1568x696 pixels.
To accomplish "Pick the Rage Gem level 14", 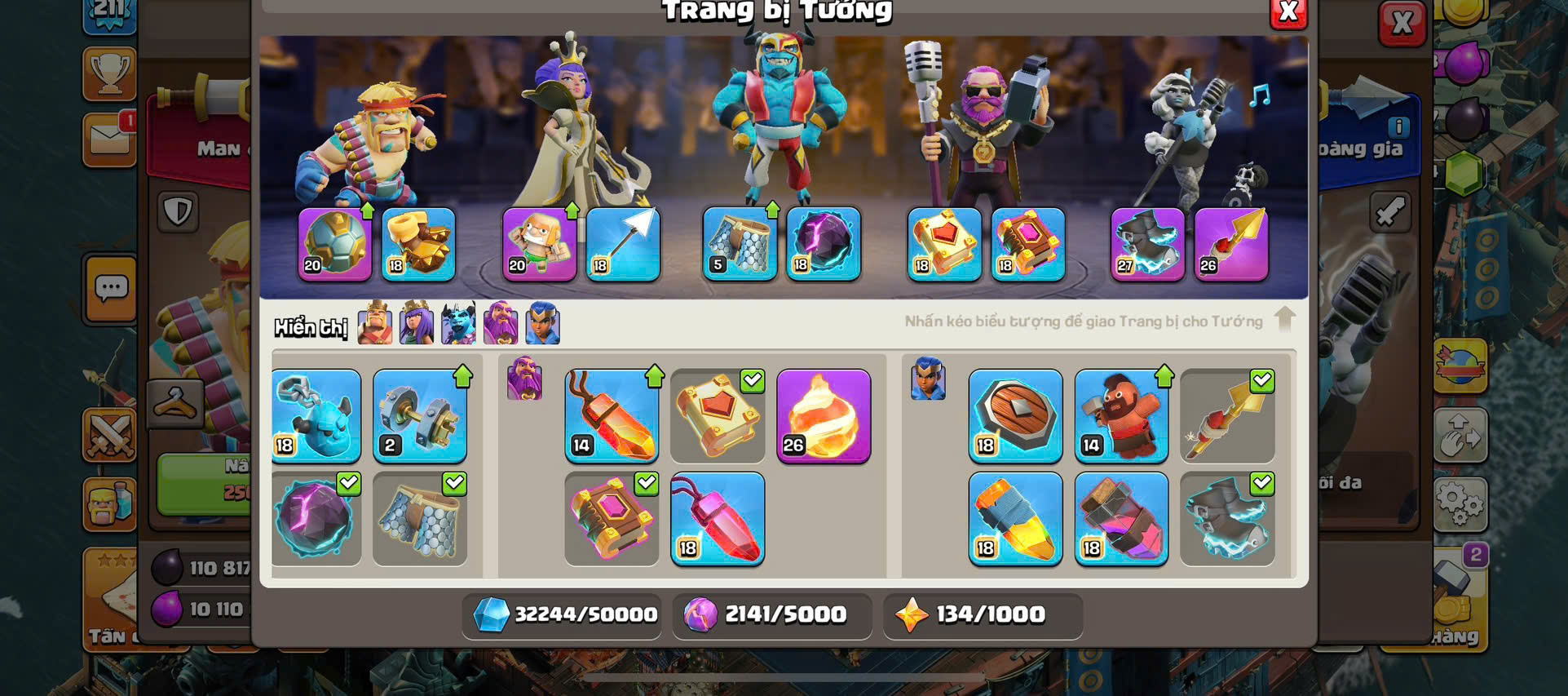I will (x=612, y=416).
